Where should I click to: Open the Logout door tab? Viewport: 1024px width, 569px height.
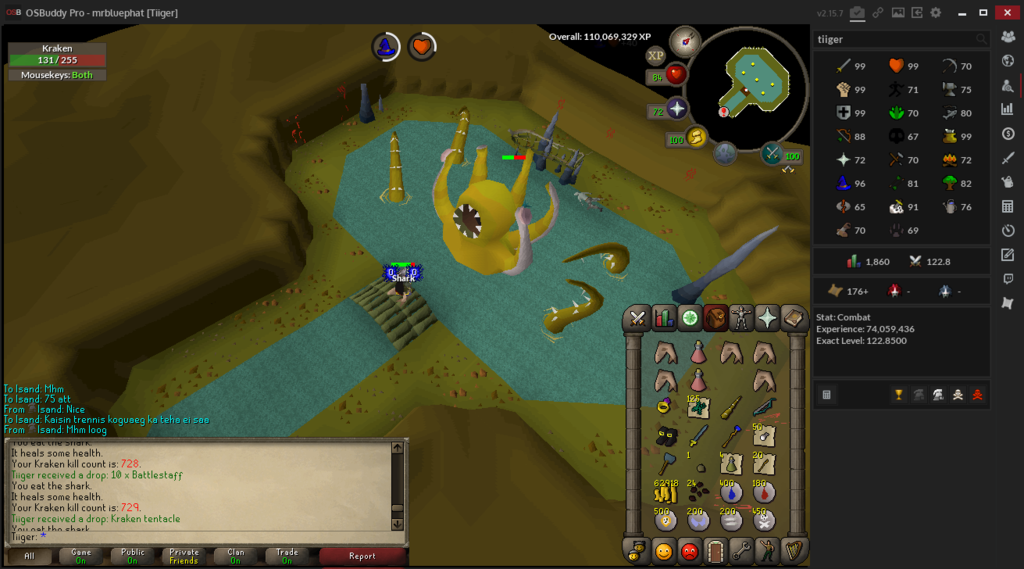pyautogui.click(x=714, y=550)
